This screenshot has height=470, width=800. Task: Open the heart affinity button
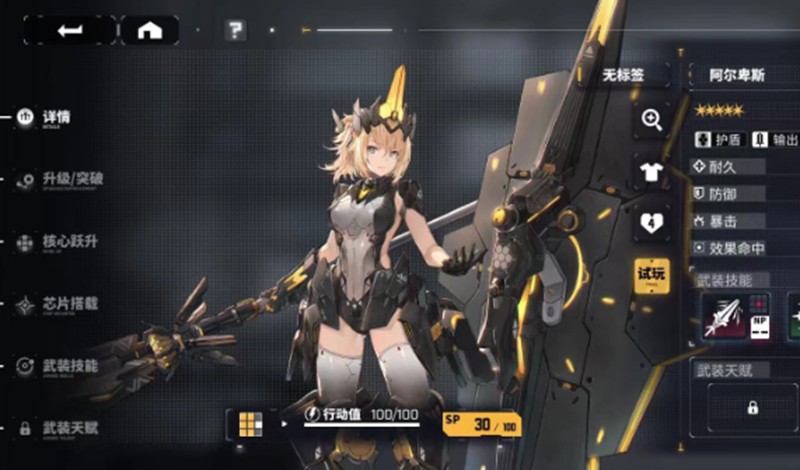652,223
